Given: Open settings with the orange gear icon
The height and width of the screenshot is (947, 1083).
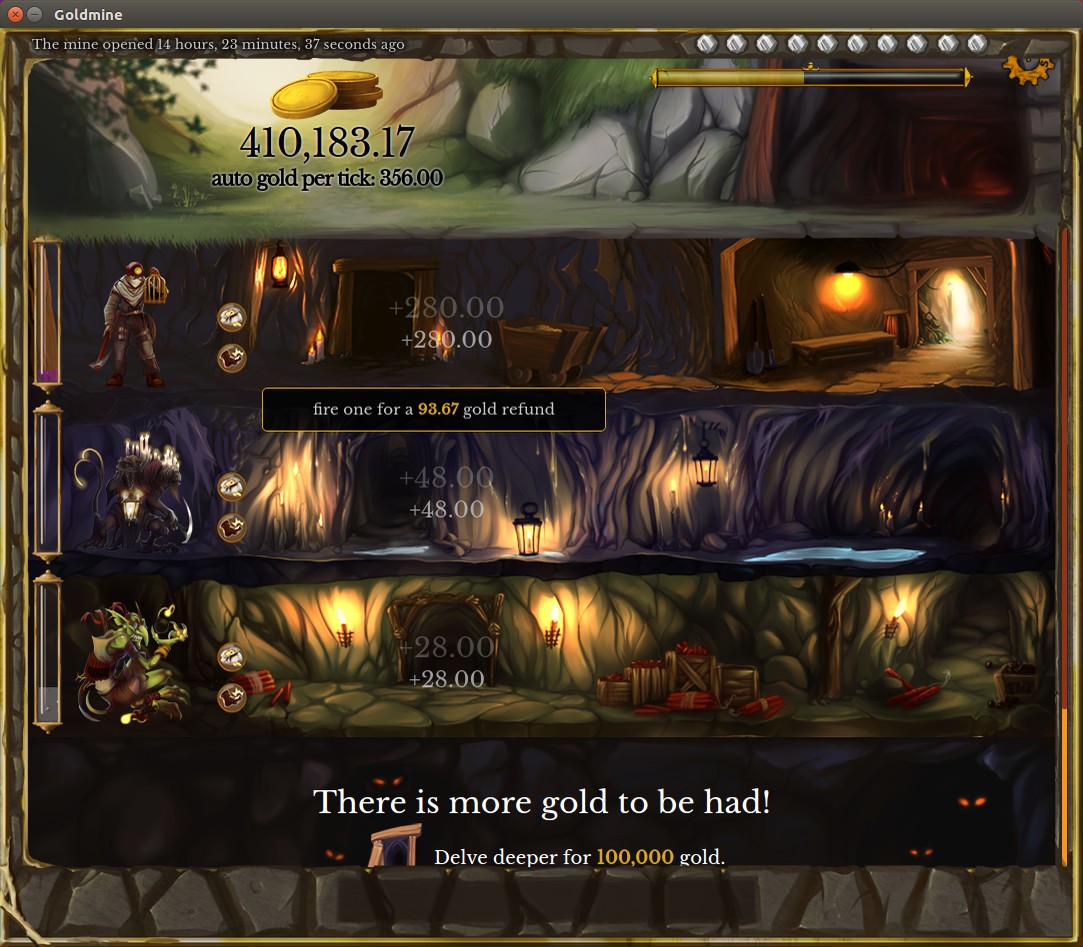Looking at the screenshot, I should tap(1027, 71).
